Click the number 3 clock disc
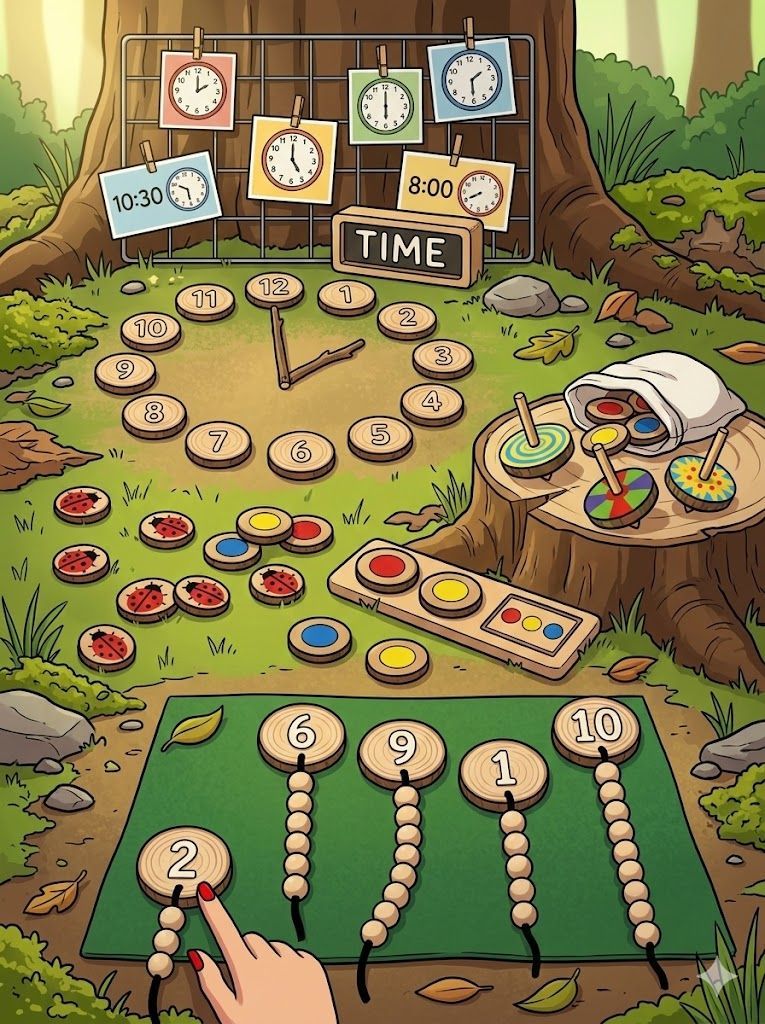Screen dimensions: 765x1024 coord(442,358)
